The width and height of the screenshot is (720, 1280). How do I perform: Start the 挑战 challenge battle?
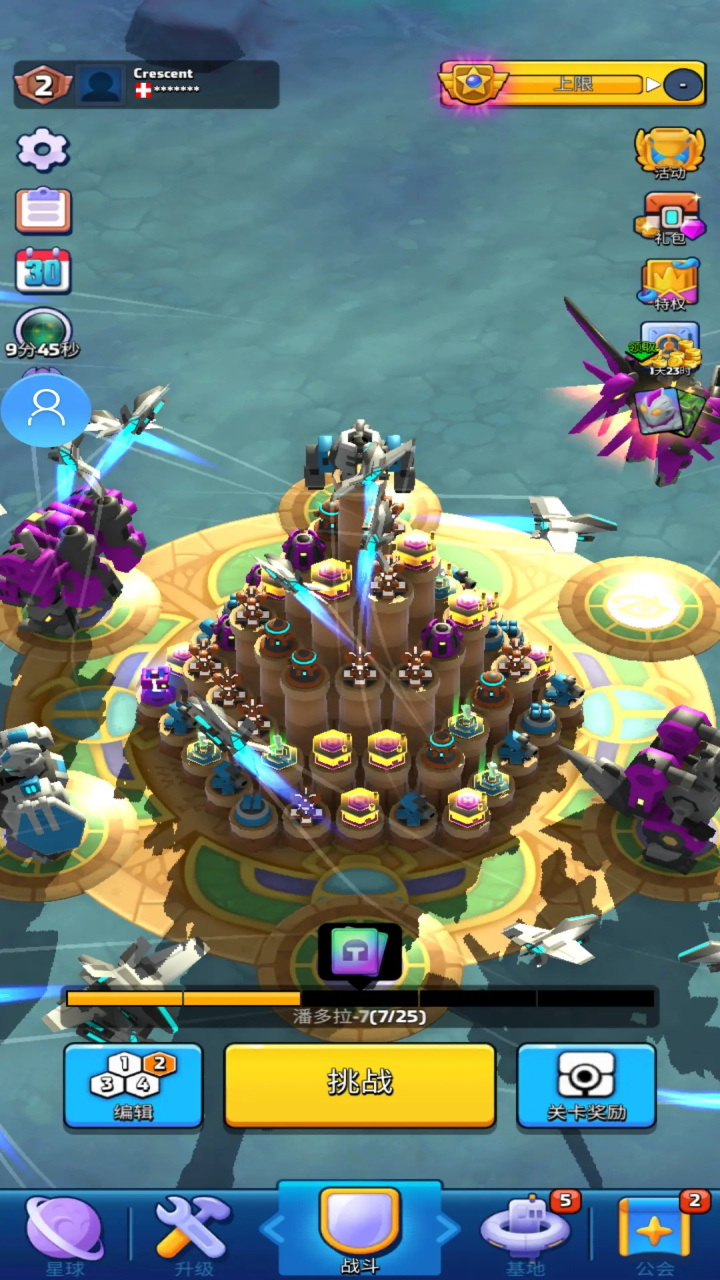coord(359,1085)
